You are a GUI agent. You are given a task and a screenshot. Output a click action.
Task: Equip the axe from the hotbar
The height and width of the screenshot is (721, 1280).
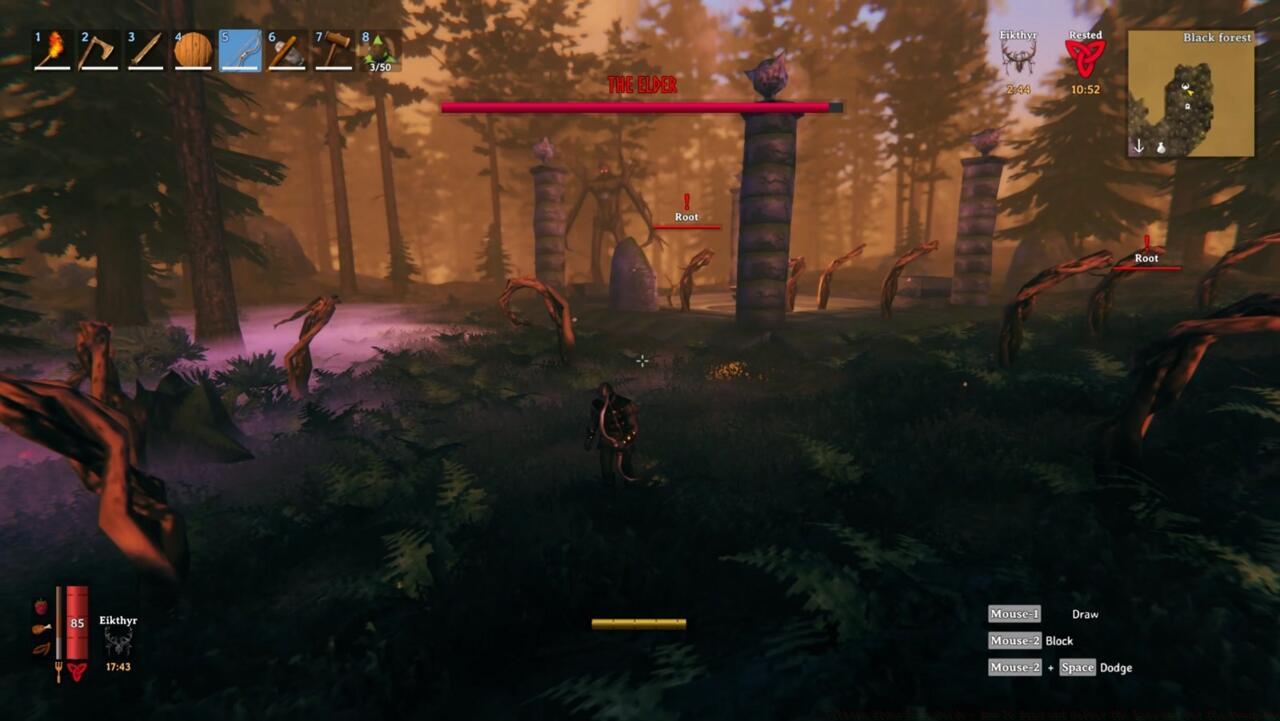(99, 50)
